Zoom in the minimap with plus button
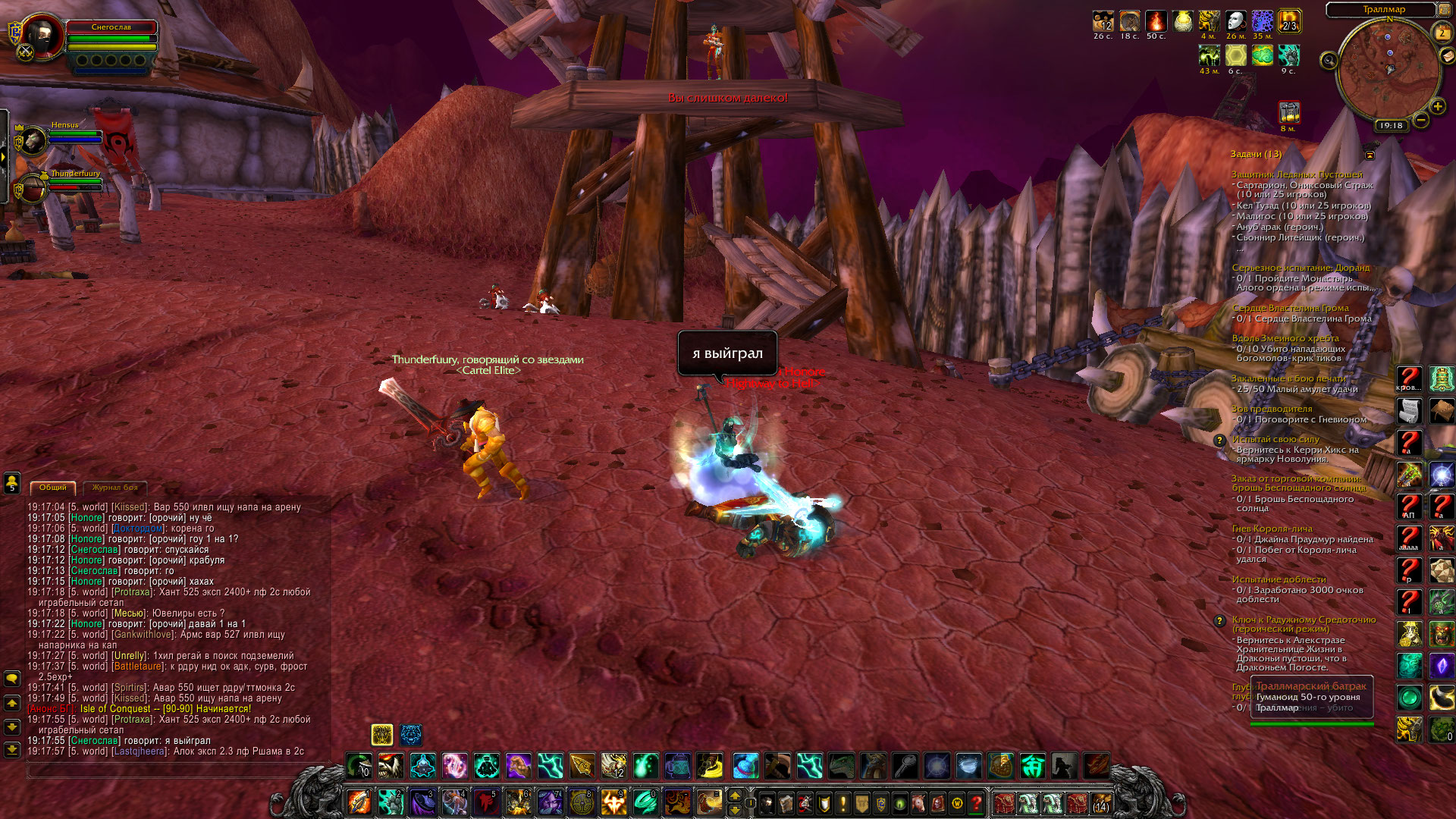 [x=1437, y=107]
